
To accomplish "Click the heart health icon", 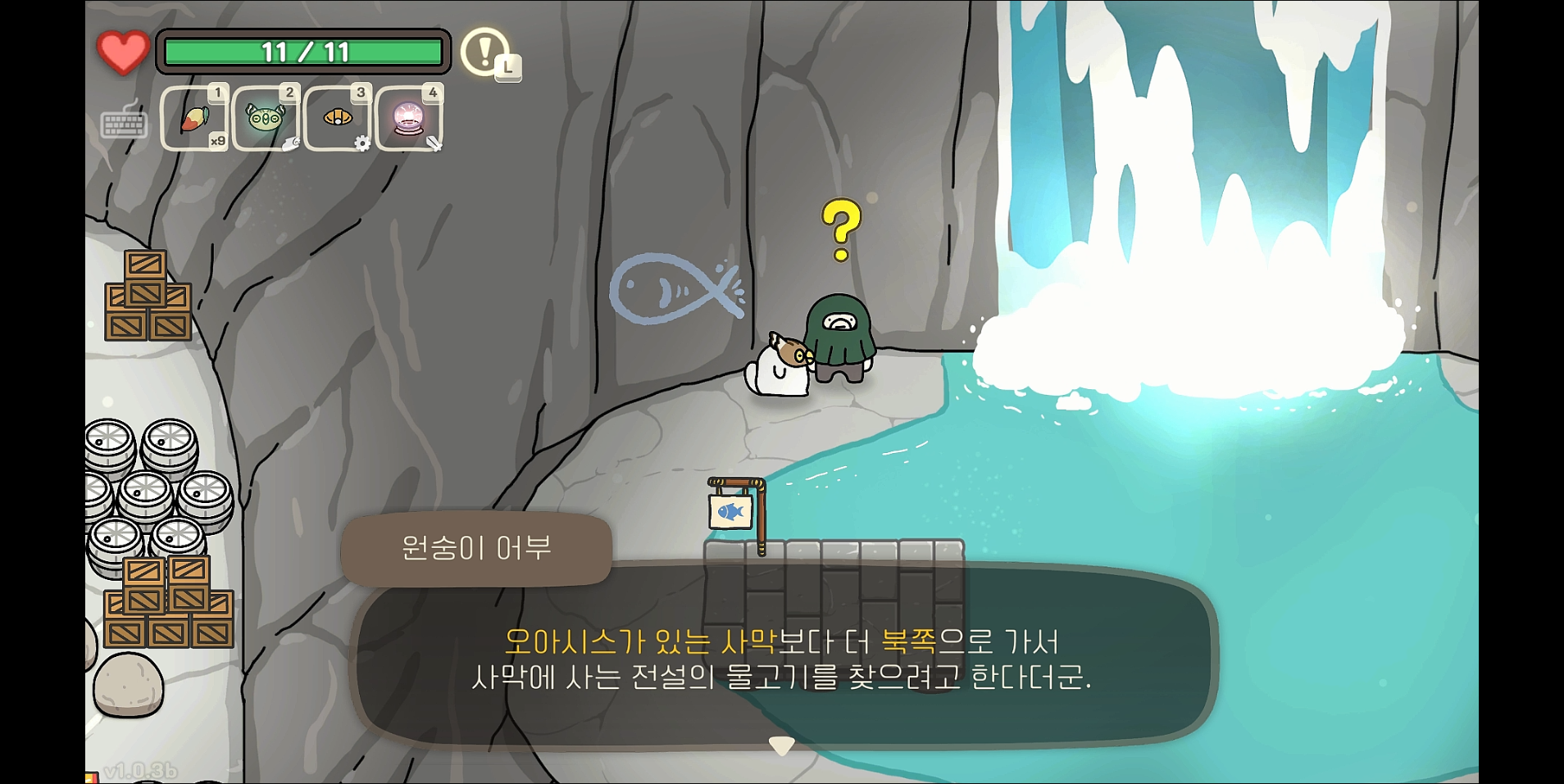I will point(123,52).
